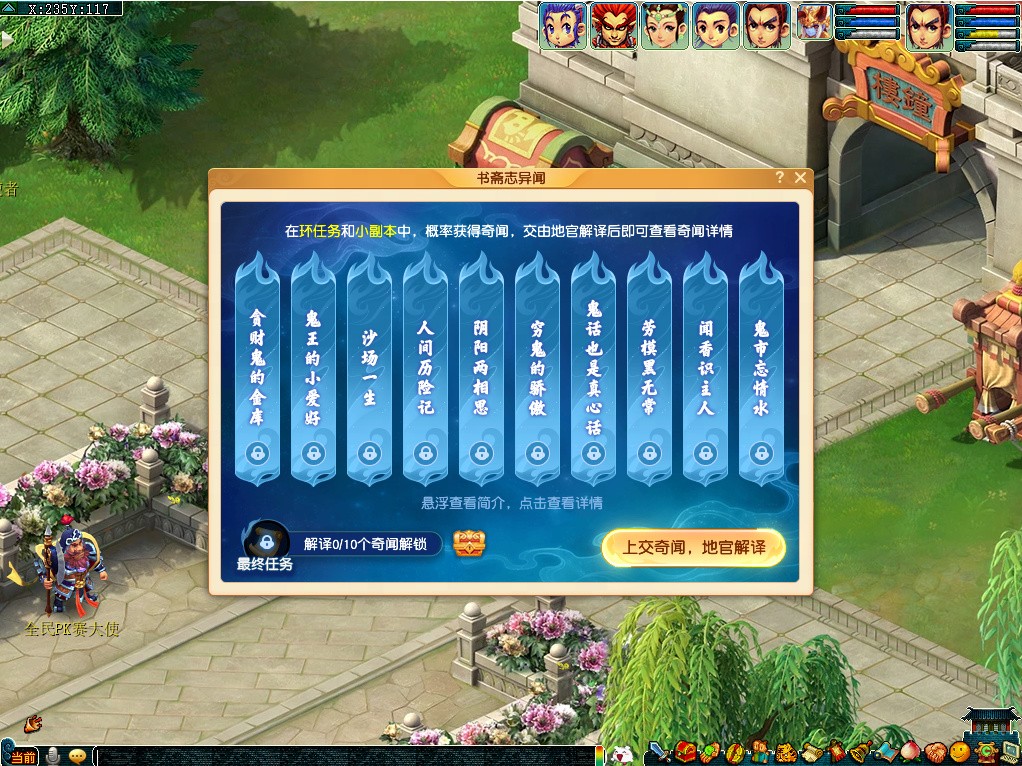
Task: Pick the 穷鬼的骄傲 story banner
Action: [538, 370]
